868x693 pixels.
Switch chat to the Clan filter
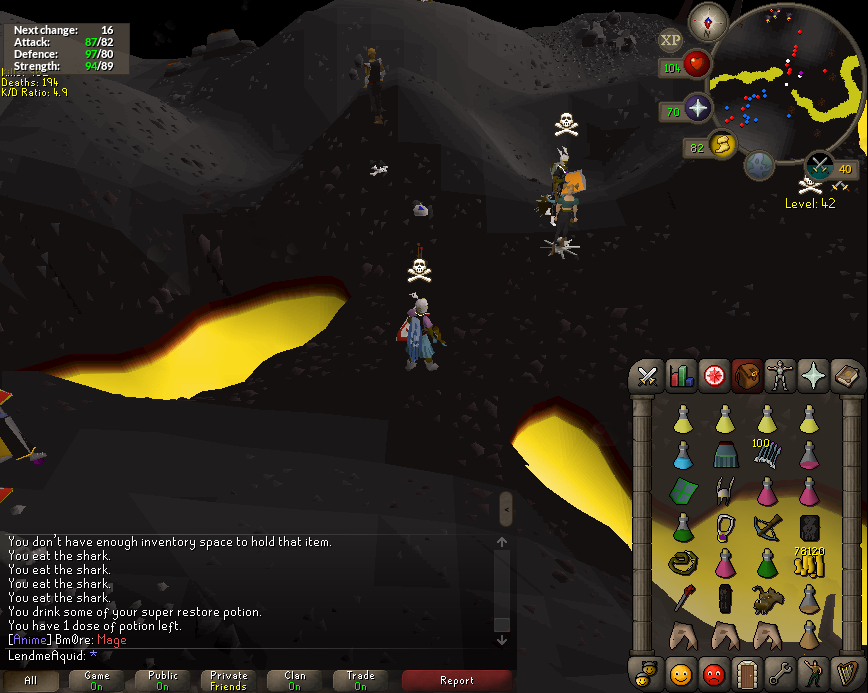294,680
